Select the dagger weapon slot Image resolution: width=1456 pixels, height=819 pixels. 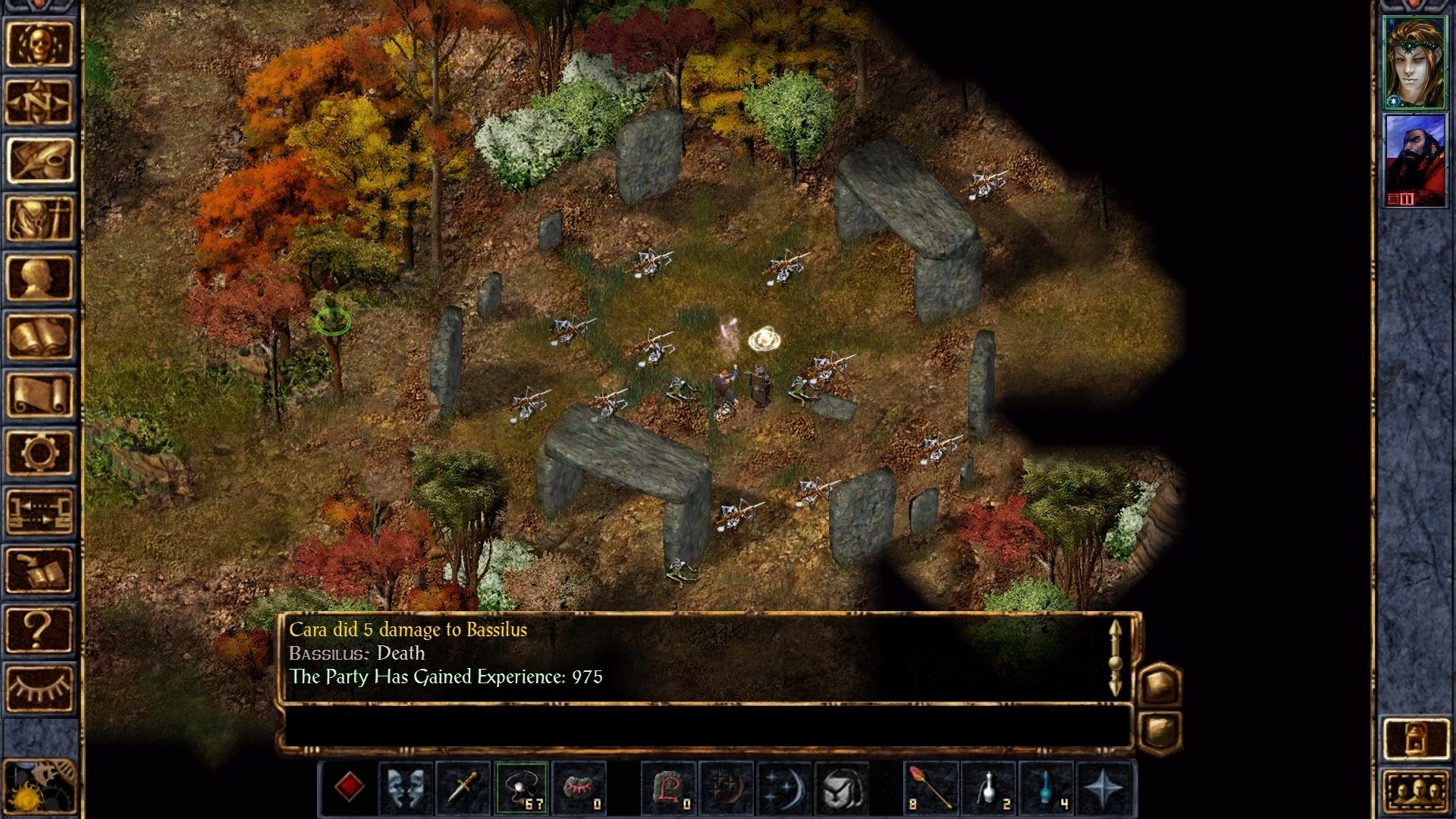pos(463,787)
